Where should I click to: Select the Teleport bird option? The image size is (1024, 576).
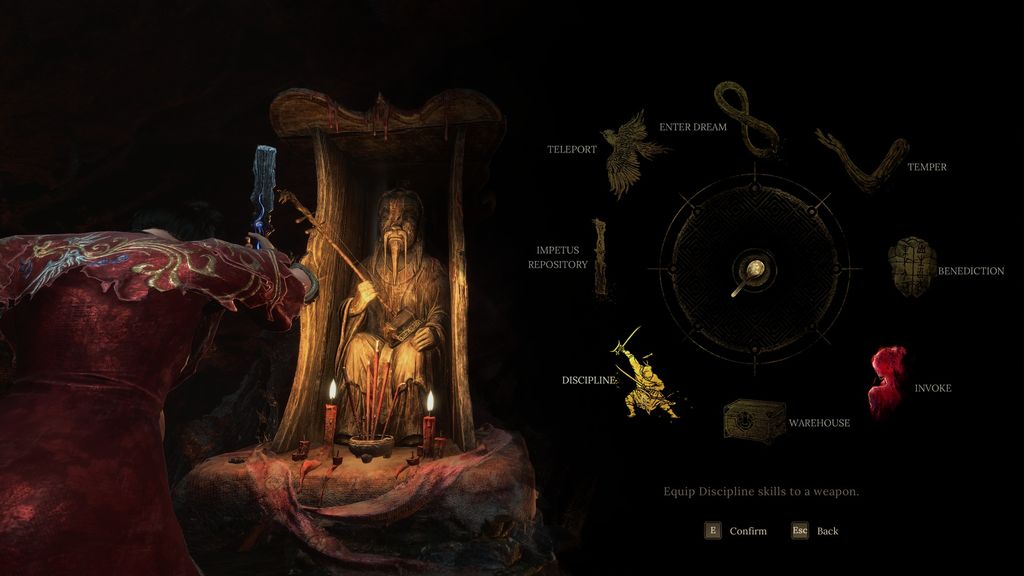click(x=630, y=153)
